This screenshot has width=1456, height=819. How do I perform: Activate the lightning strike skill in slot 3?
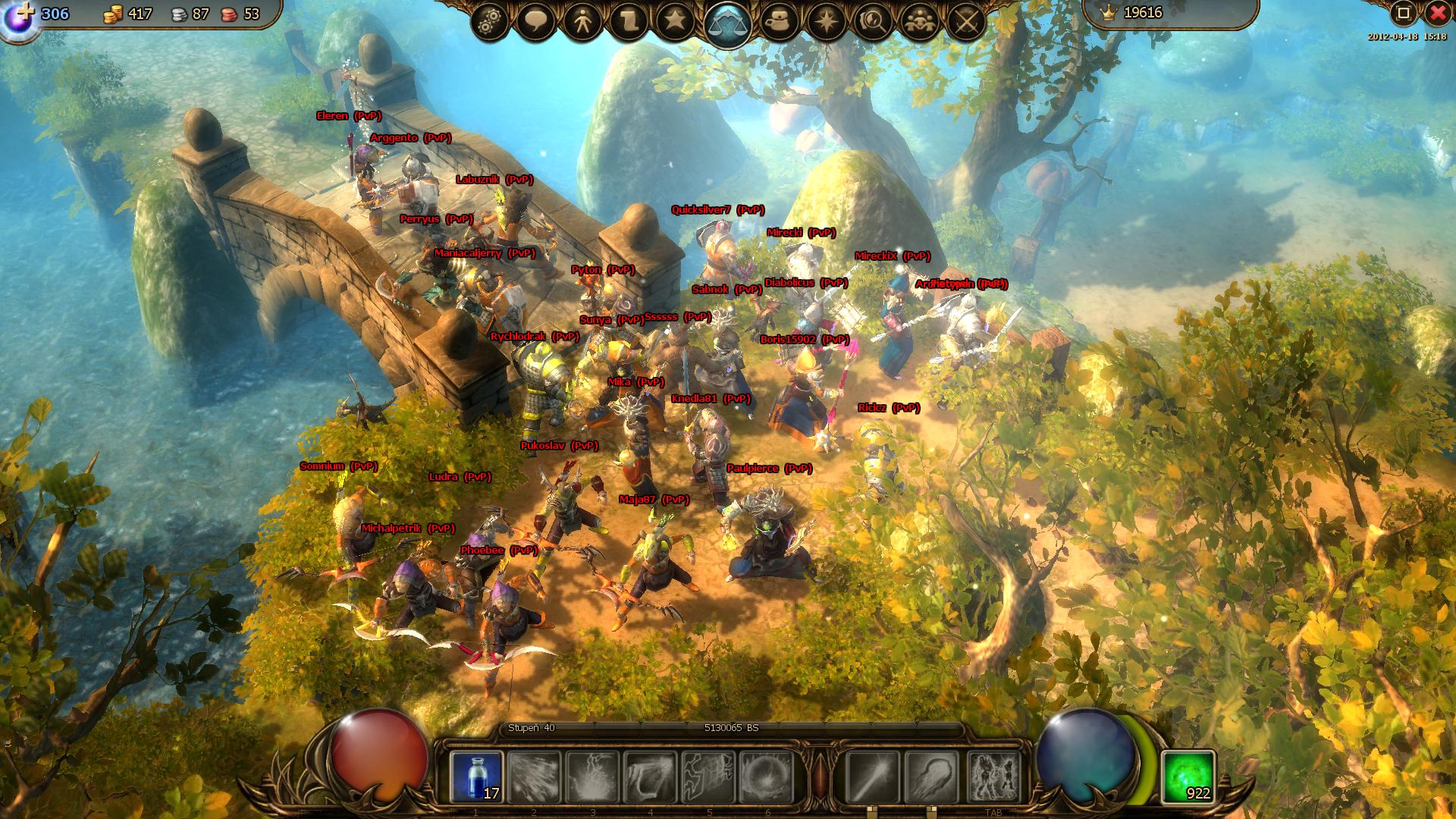coord(592,777)
